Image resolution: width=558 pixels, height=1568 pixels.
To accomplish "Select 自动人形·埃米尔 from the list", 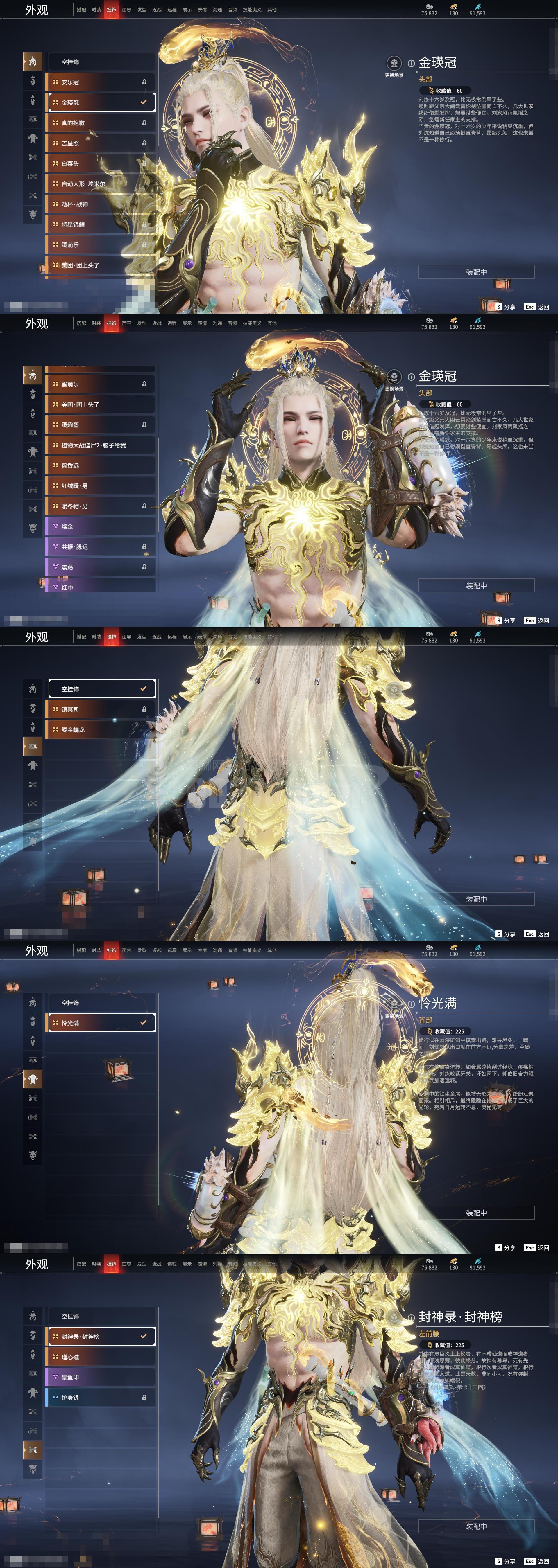I will pos(101,184).
